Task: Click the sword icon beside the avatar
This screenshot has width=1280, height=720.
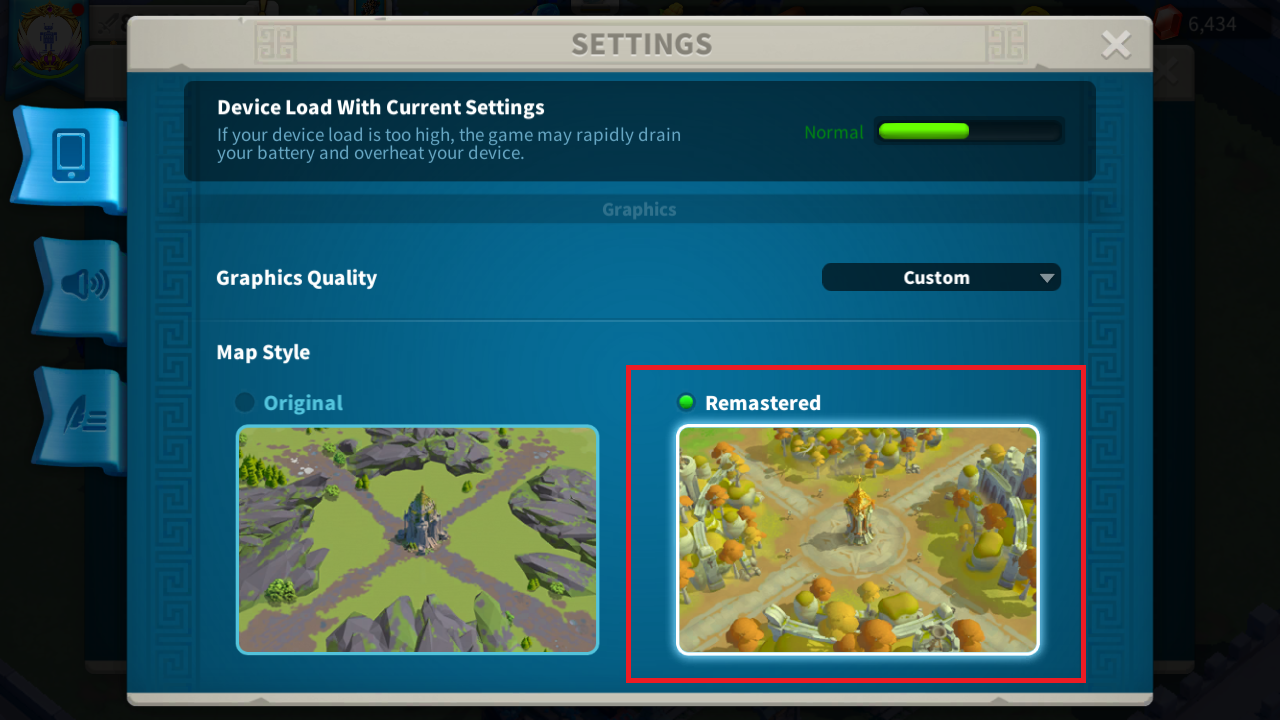Action: [108, 24]
